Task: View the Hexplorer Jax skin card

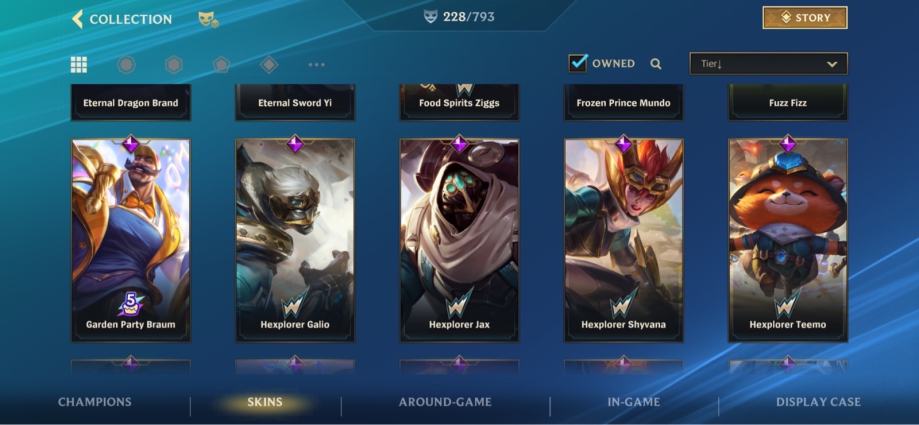Action: coord(459,240)
